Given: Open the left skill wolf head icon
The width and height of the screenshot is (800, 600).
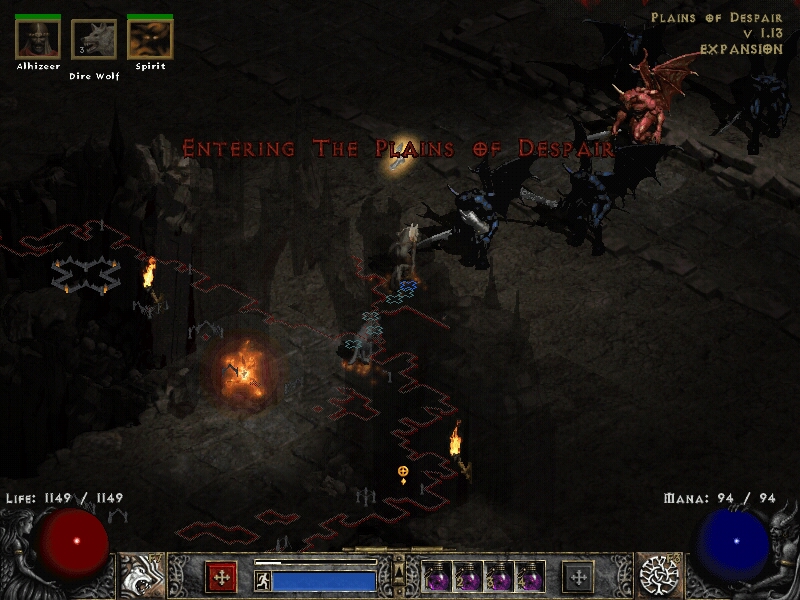Looking at the screenshot, I should point(140,576).
